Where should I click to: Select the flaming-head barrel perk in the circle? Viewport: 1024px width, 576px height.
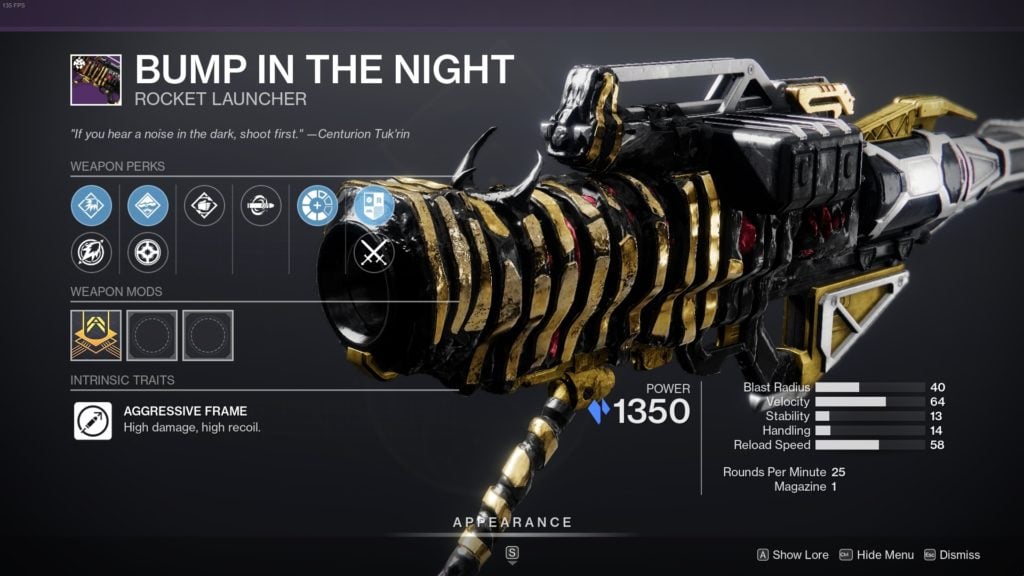(91, 253)
